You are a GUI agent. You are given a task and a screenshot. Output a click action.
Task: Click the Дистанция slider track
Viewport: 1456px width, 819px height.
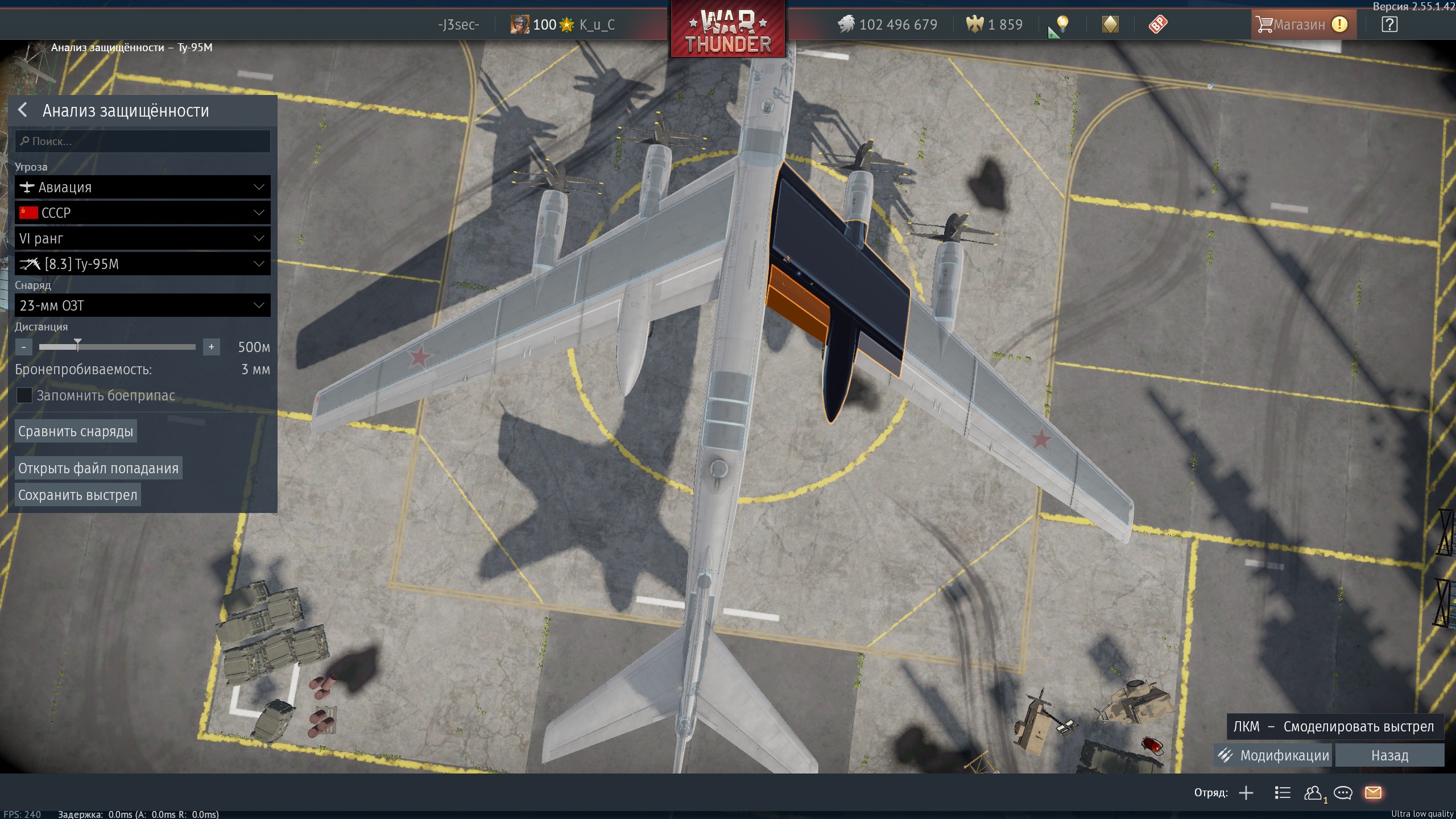[136, 346]
